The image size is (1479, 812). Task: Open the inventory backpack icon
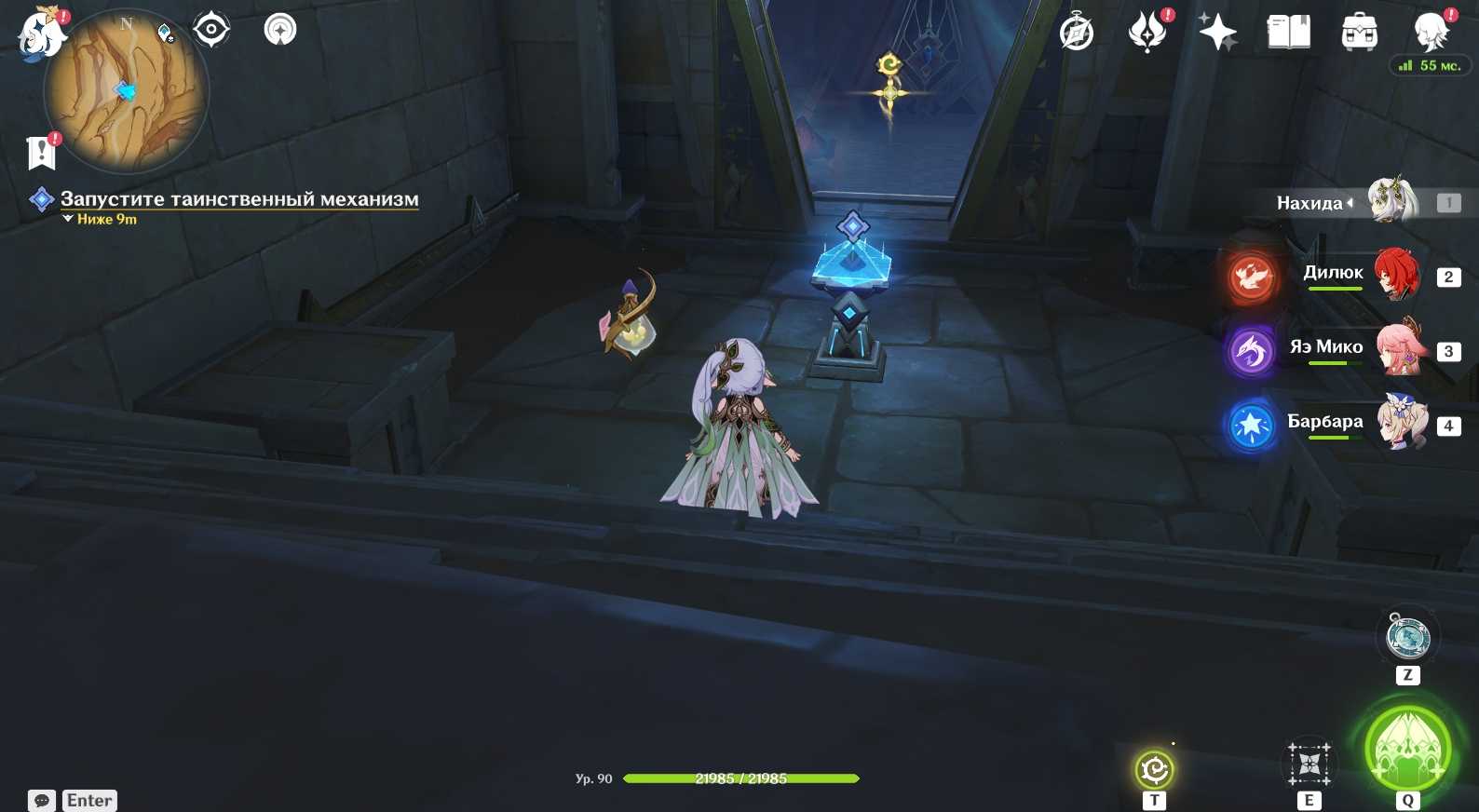coord(1360,33)
